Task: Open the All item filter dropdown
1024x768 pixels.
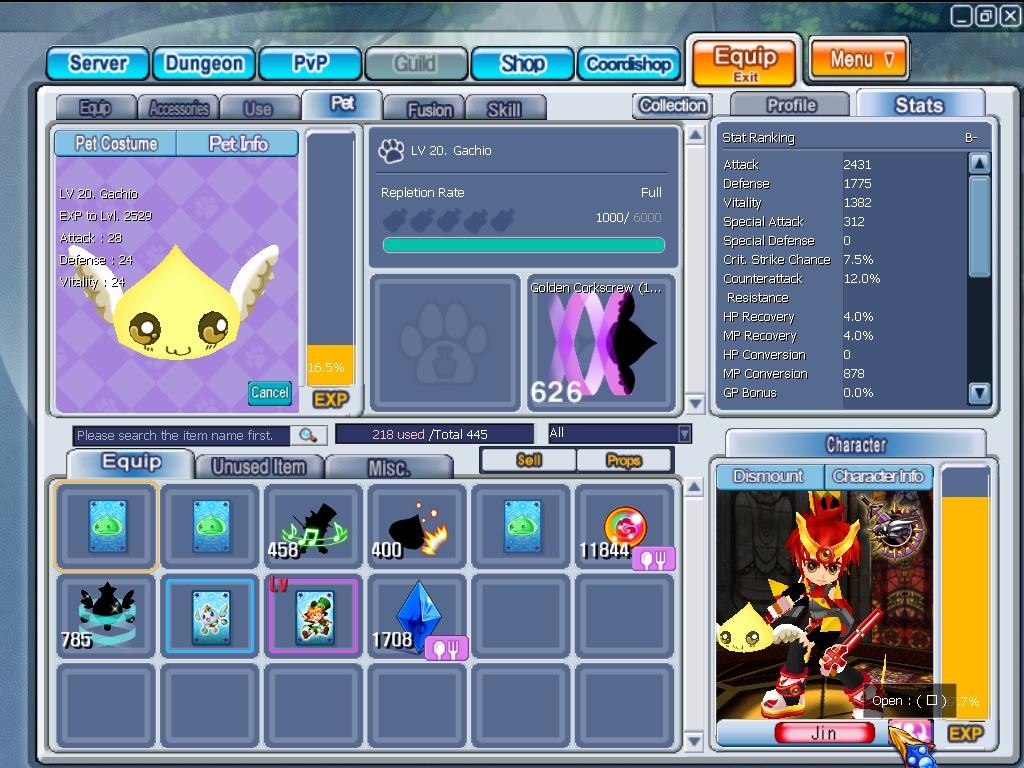Action: (x=620, y=433)
